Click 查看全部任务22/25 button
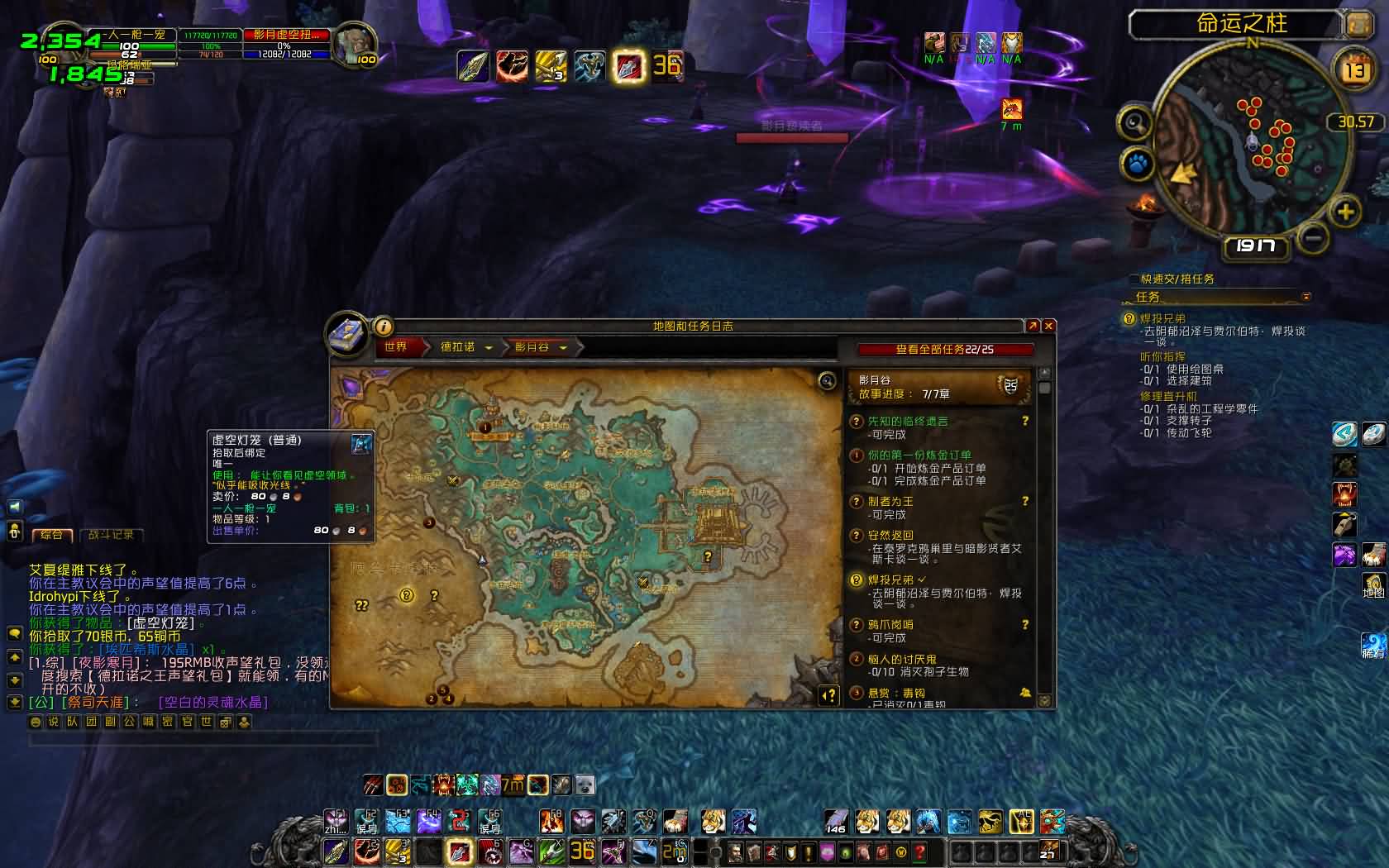This screenshot has height=868, width=1389. click(944, 350)
